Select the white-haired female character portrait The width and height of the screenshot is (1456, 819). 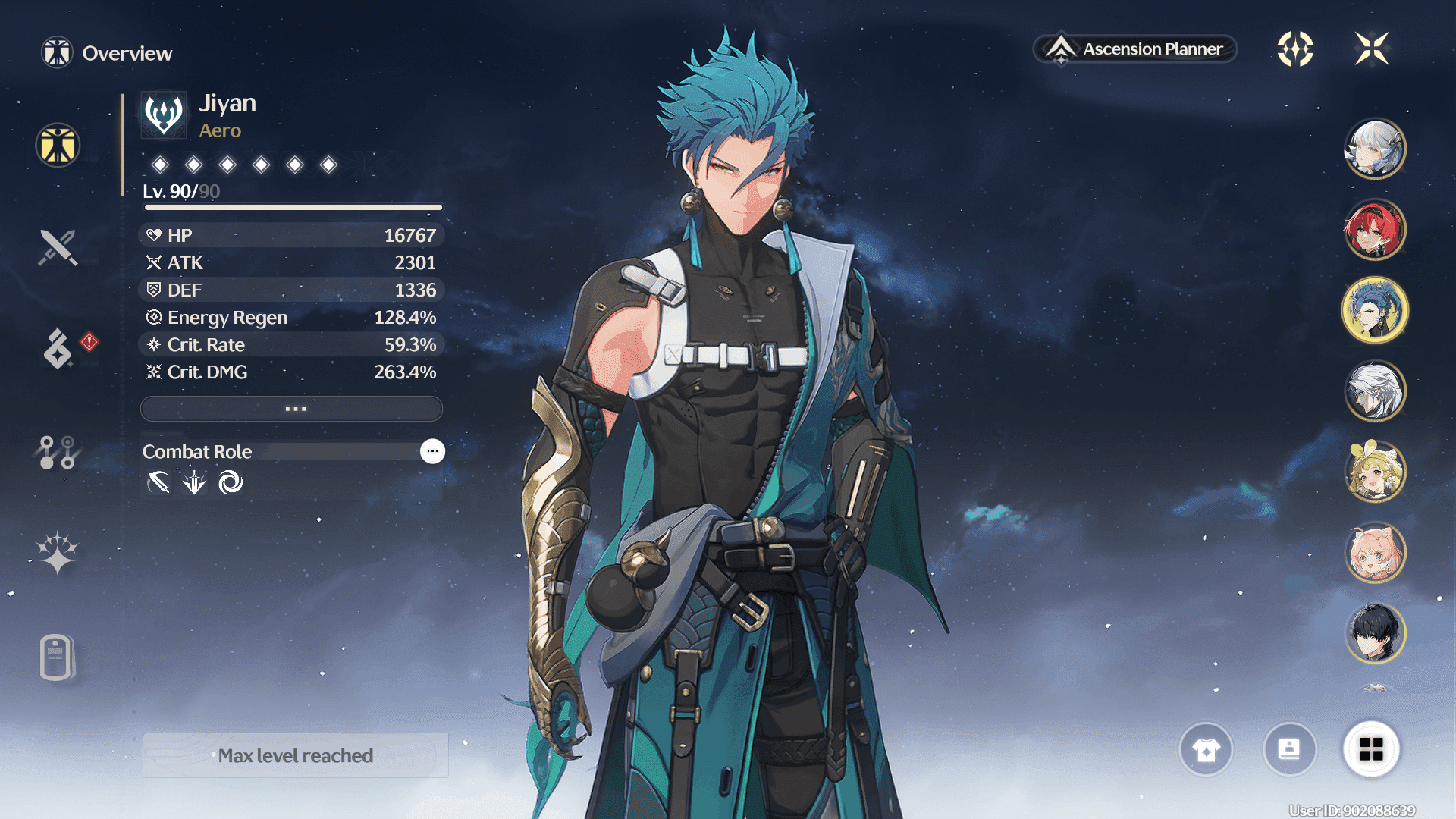(1374, 149)
